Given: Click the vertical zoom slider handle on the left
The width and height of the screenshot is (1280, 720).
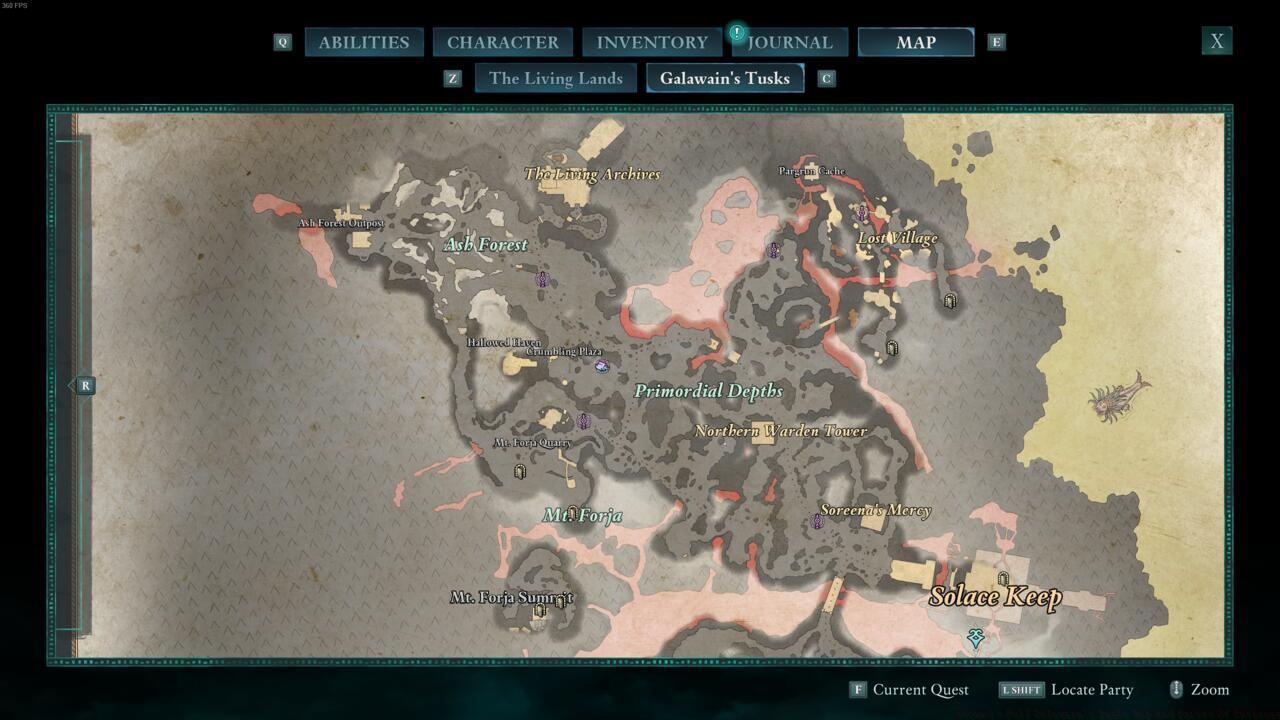Looking at the screenshot, I should (x=84, y=385).
